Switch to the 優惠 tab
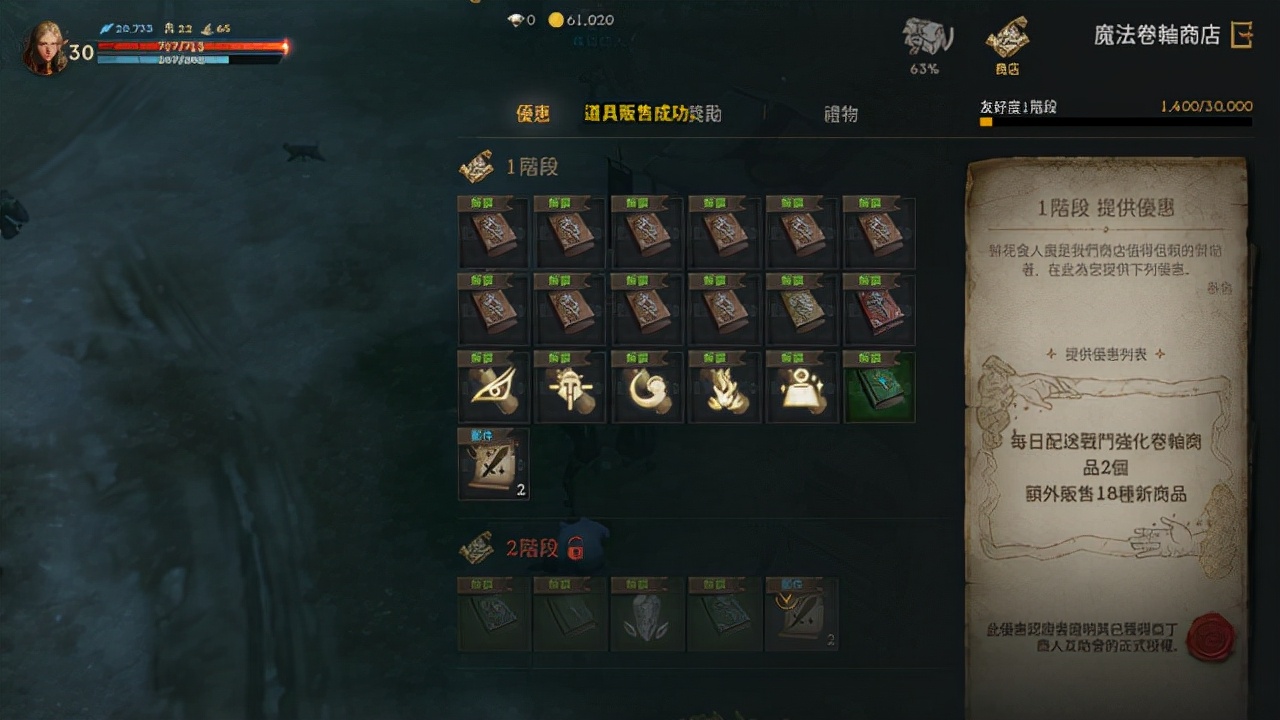 click(533, 114)
